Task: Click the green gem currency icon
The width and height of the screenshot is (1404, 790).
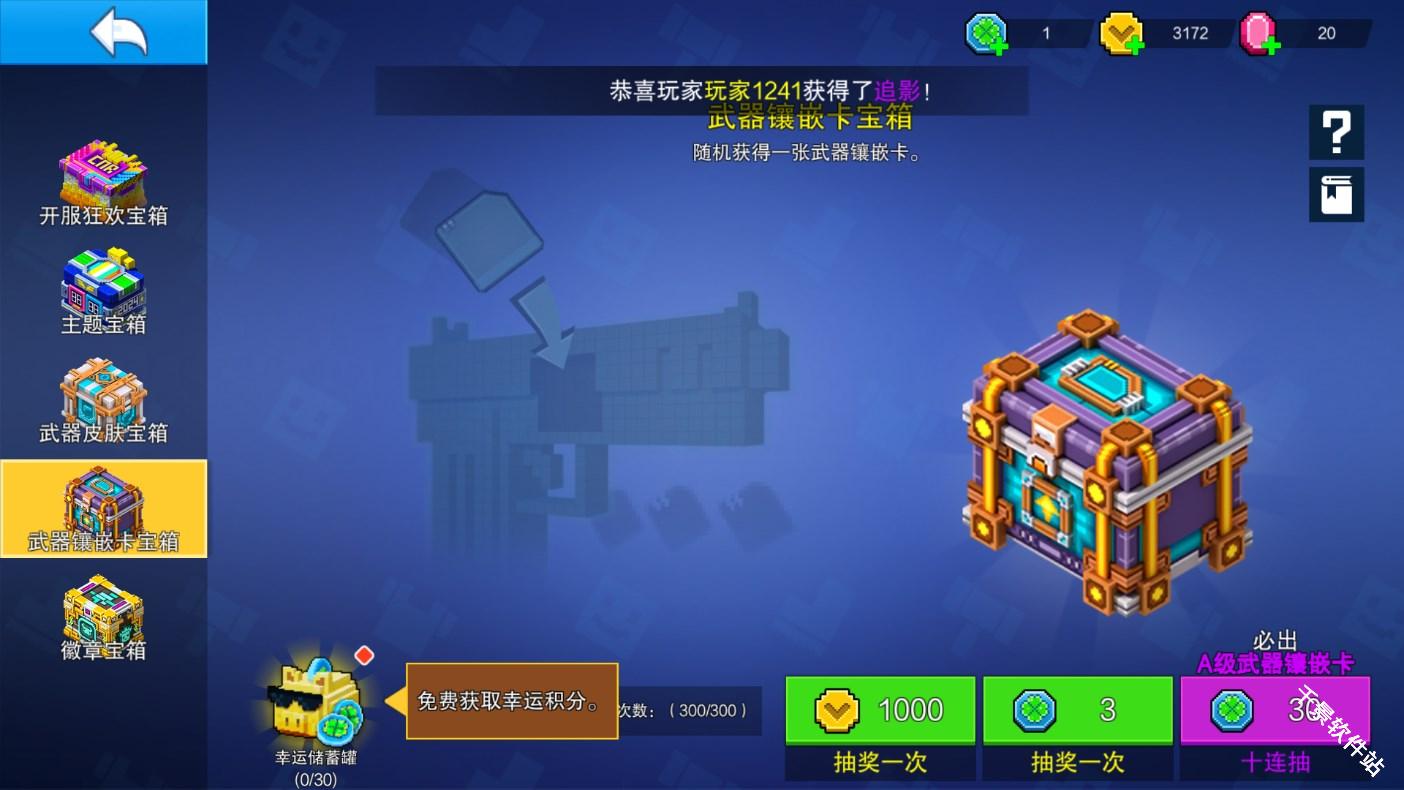Action: tap(985, 31)
